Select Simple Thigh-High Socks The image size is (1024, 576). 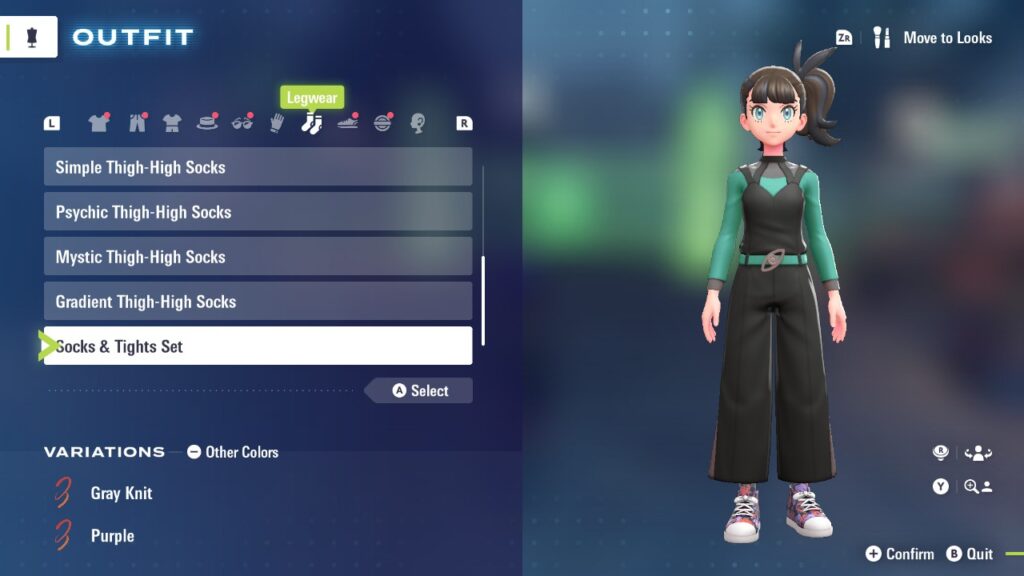pyautogui.click(x=257, y=167)
